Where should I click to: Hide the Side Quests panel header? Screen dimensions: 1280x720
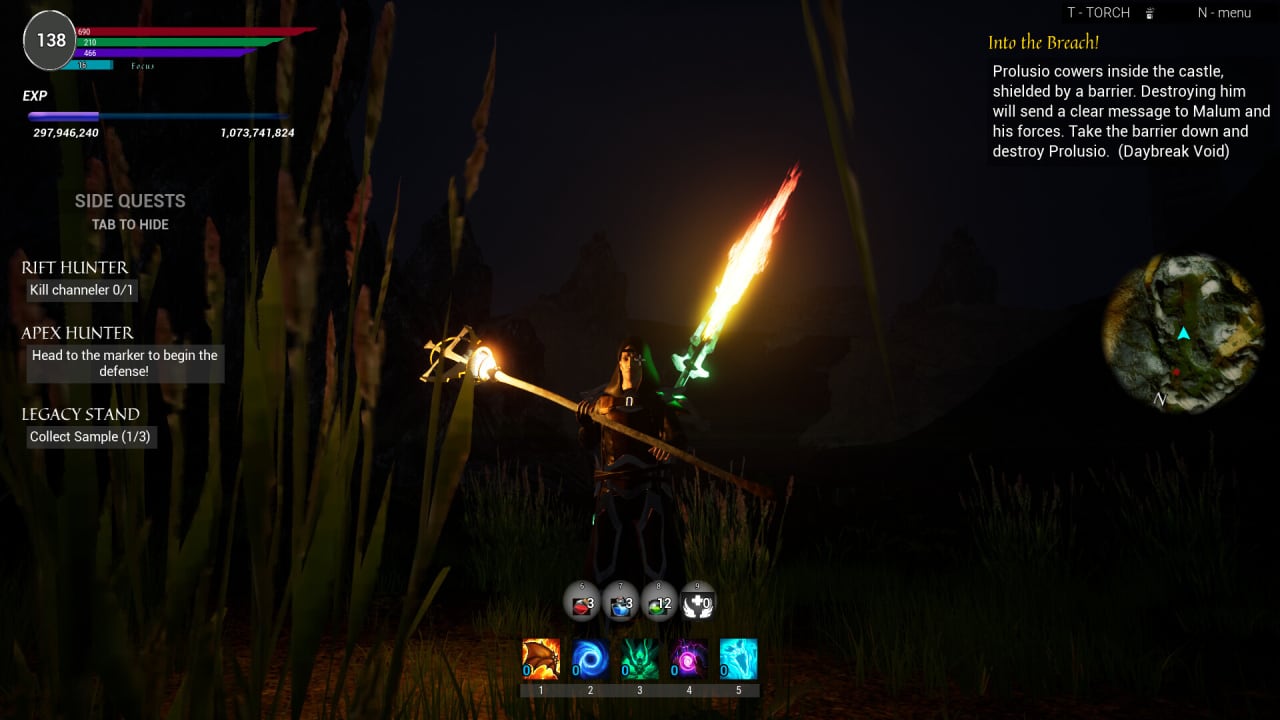[x=130, y=201]
